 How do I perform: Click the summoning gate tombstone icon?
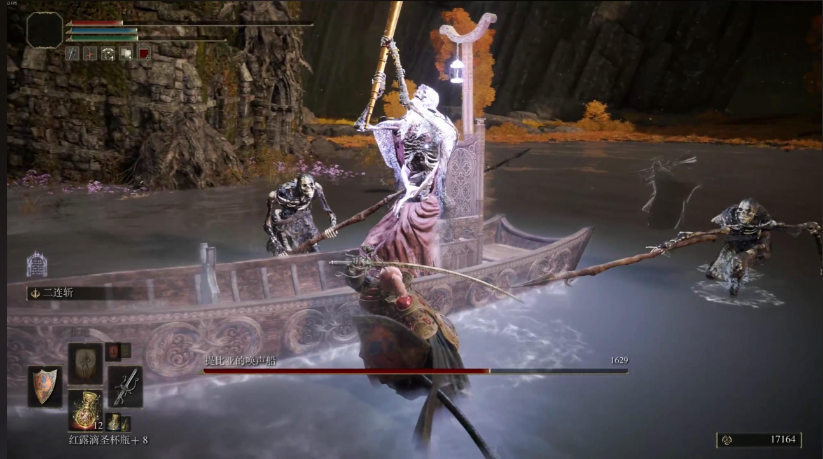37,265
